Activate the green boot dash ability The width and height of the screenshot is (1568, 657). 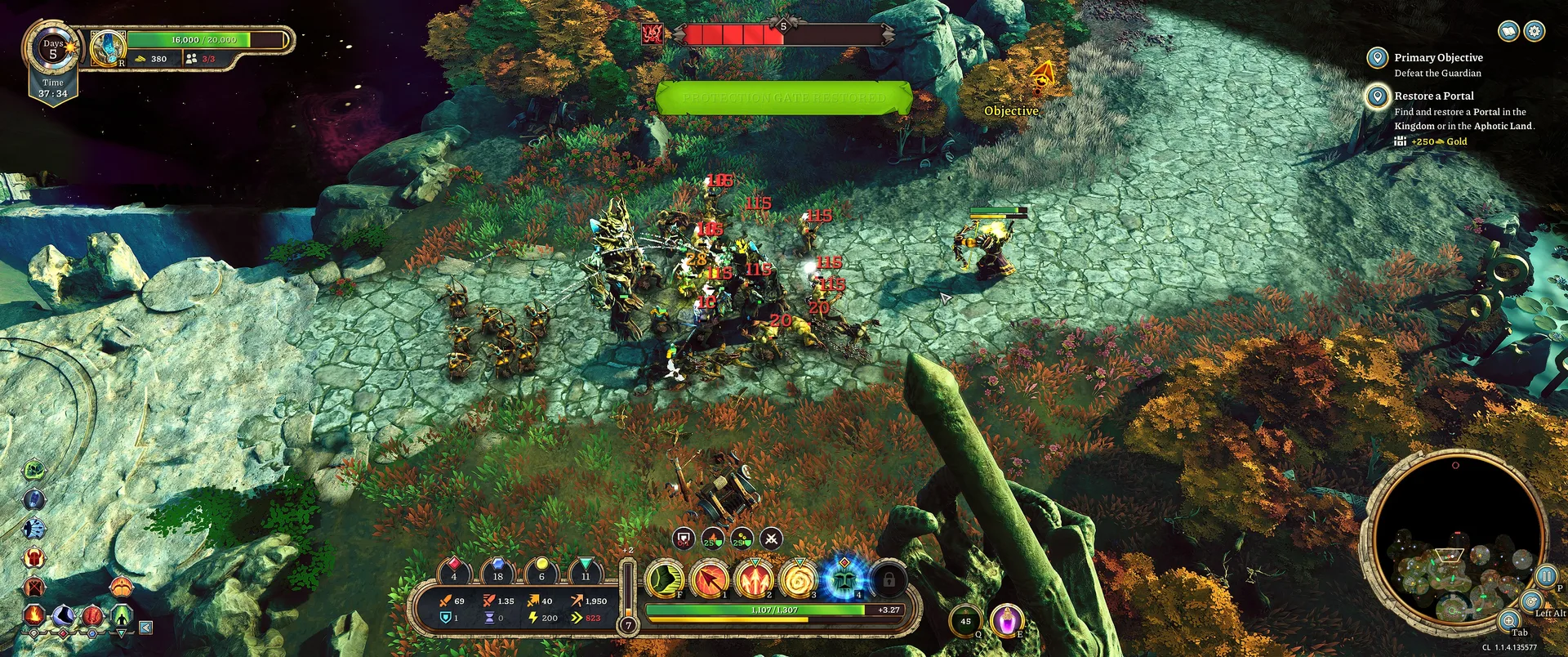pos(666,579)
